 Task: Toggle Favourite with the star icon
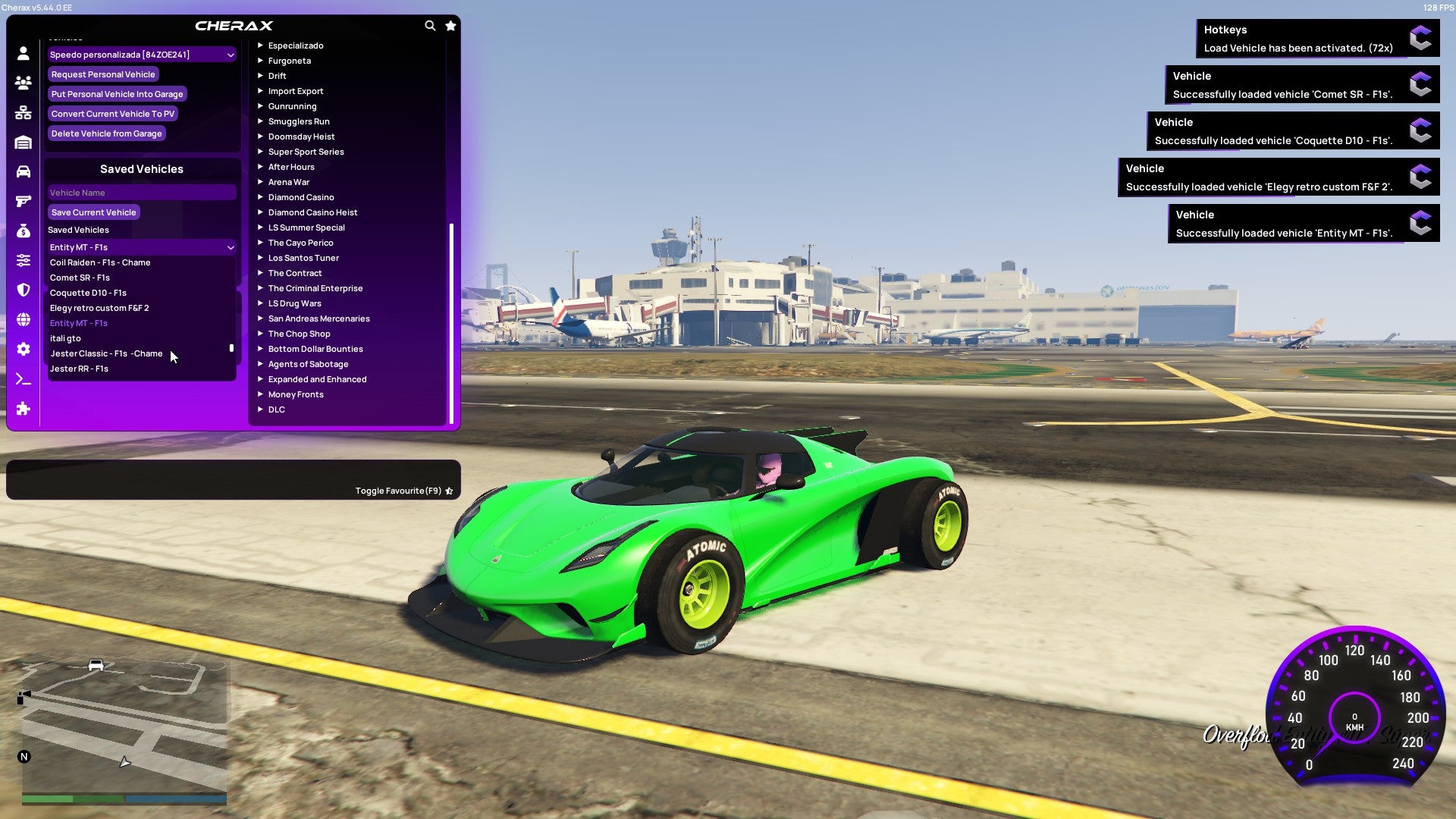[449, 491]
